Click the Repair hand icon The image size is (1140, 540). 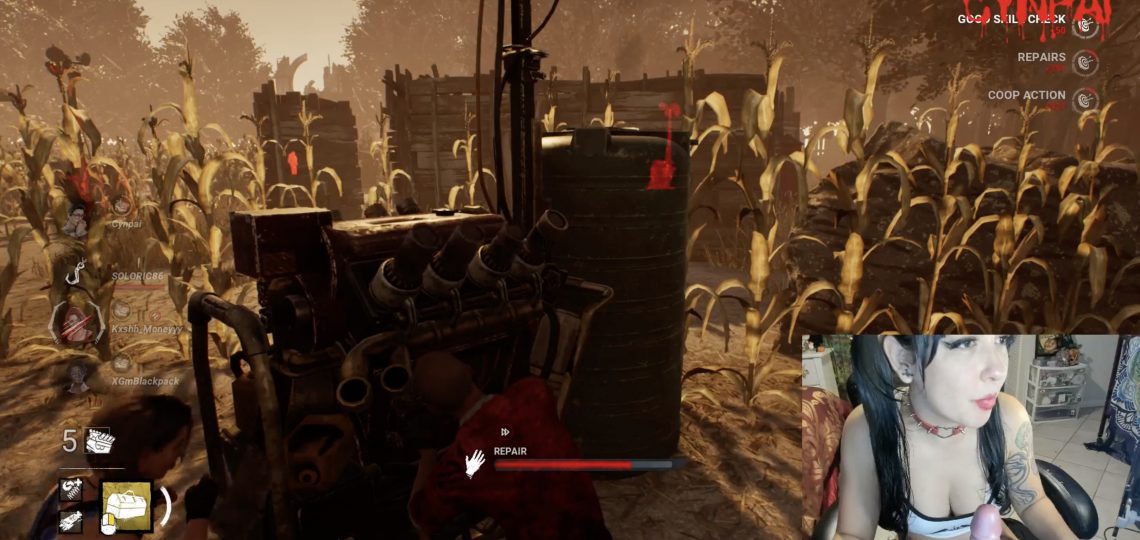[475, 461]
